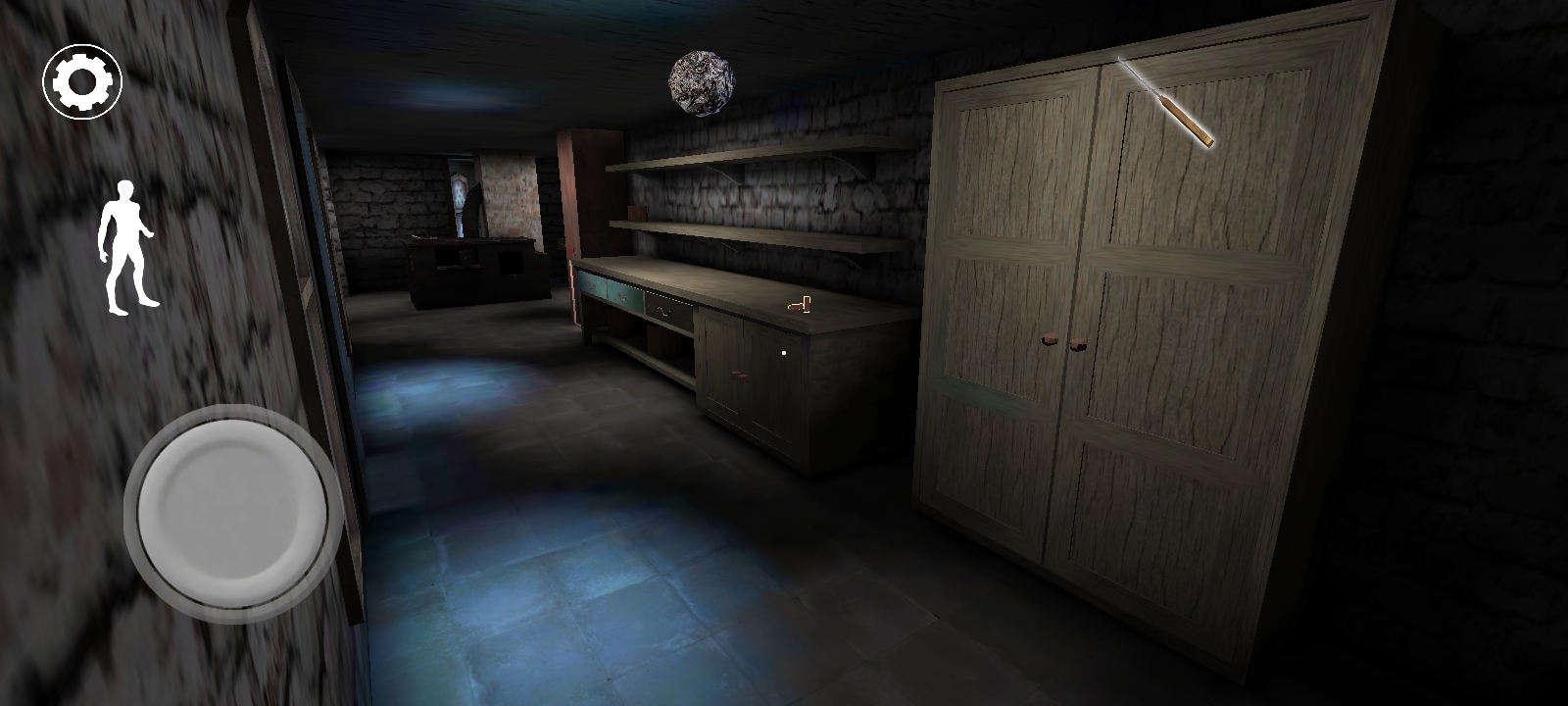1568x706 pixels.
Task: Pick up the red shotgun shells
Action: tap(799, 304)
